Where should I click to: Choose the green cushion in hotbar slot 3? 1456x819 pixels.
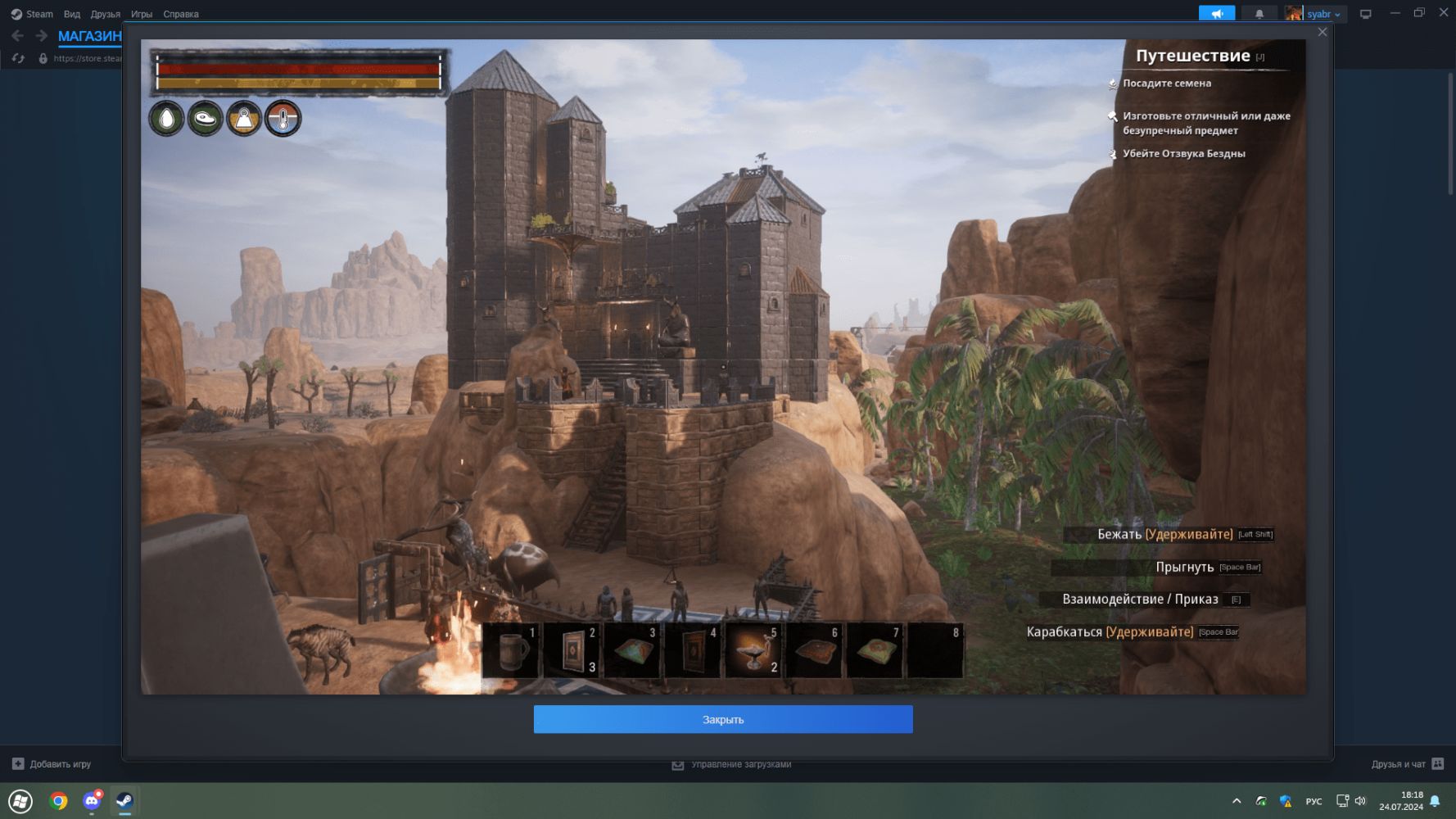633,650
